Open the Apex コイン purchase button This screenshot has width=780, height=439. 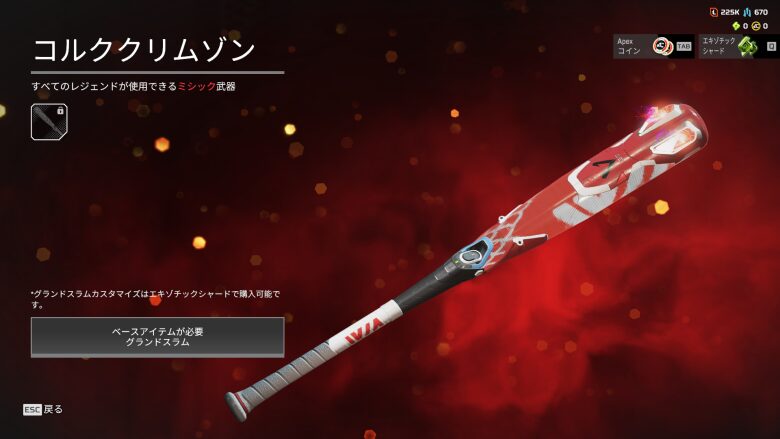click(653, 46)
